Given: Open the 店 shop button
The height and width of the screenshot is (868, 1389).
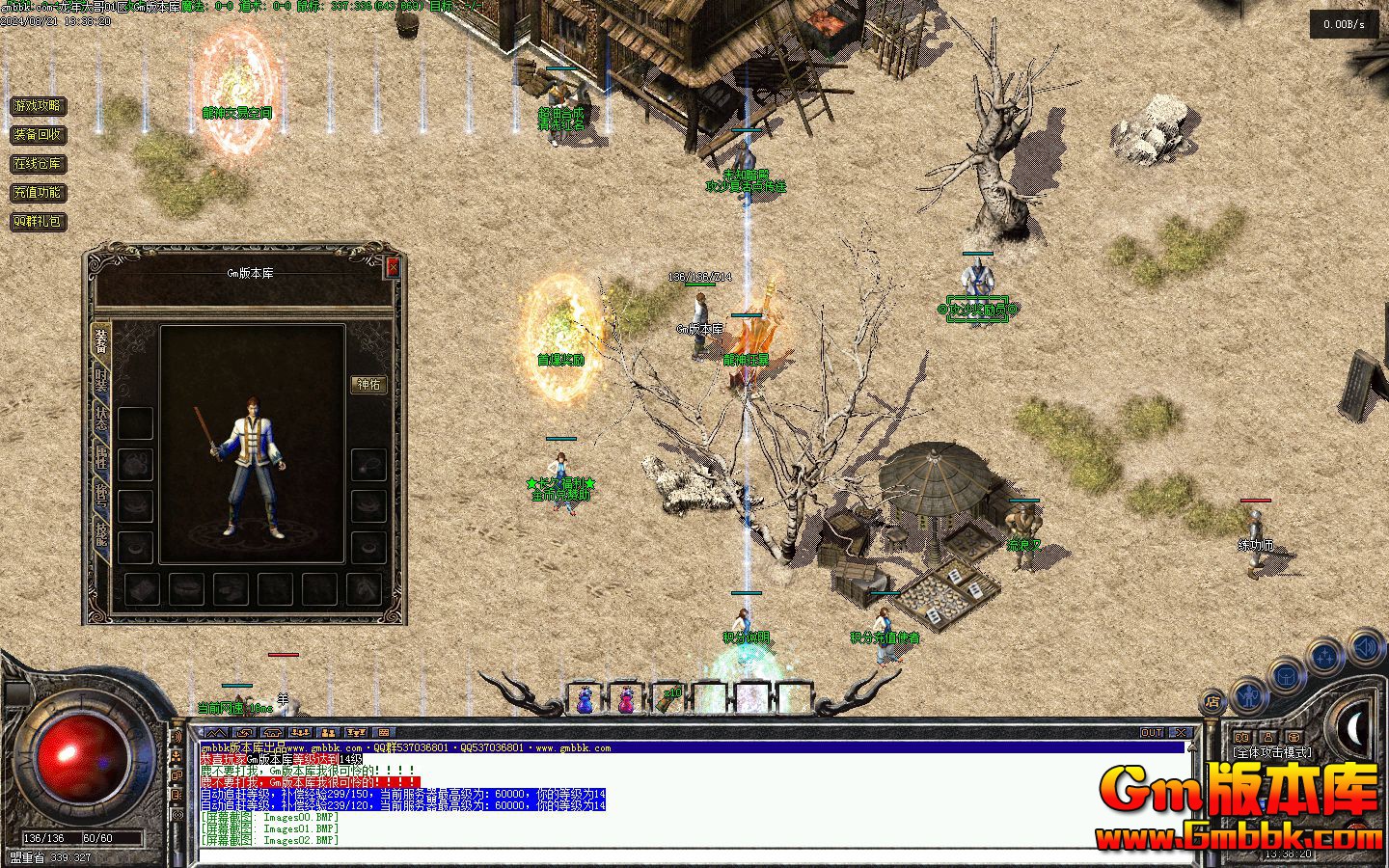Looking at the screenshot, I should click(x=1213, y=702).
